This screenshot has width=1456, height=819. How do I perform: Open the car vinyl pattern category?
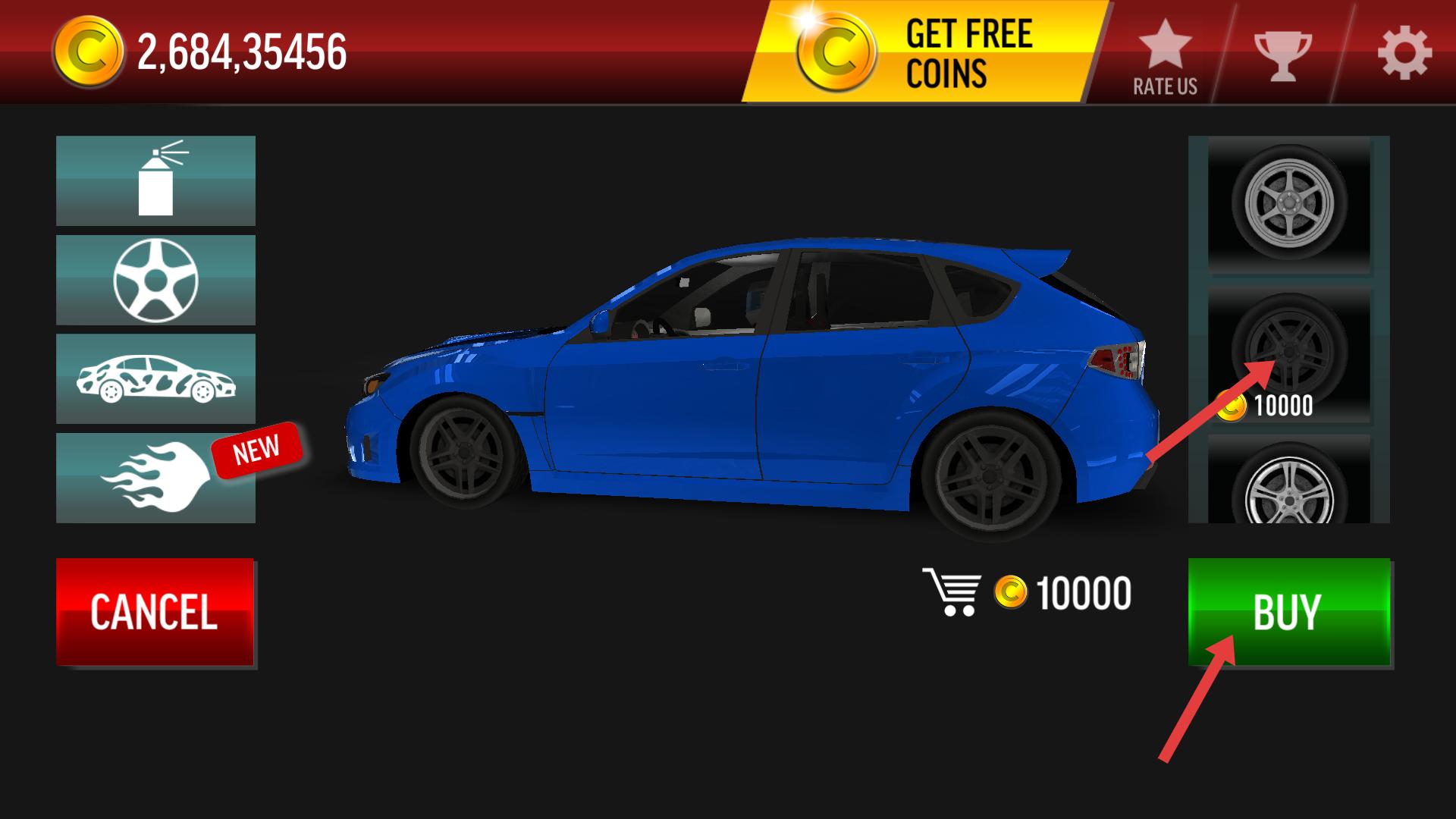click(155, 378)
